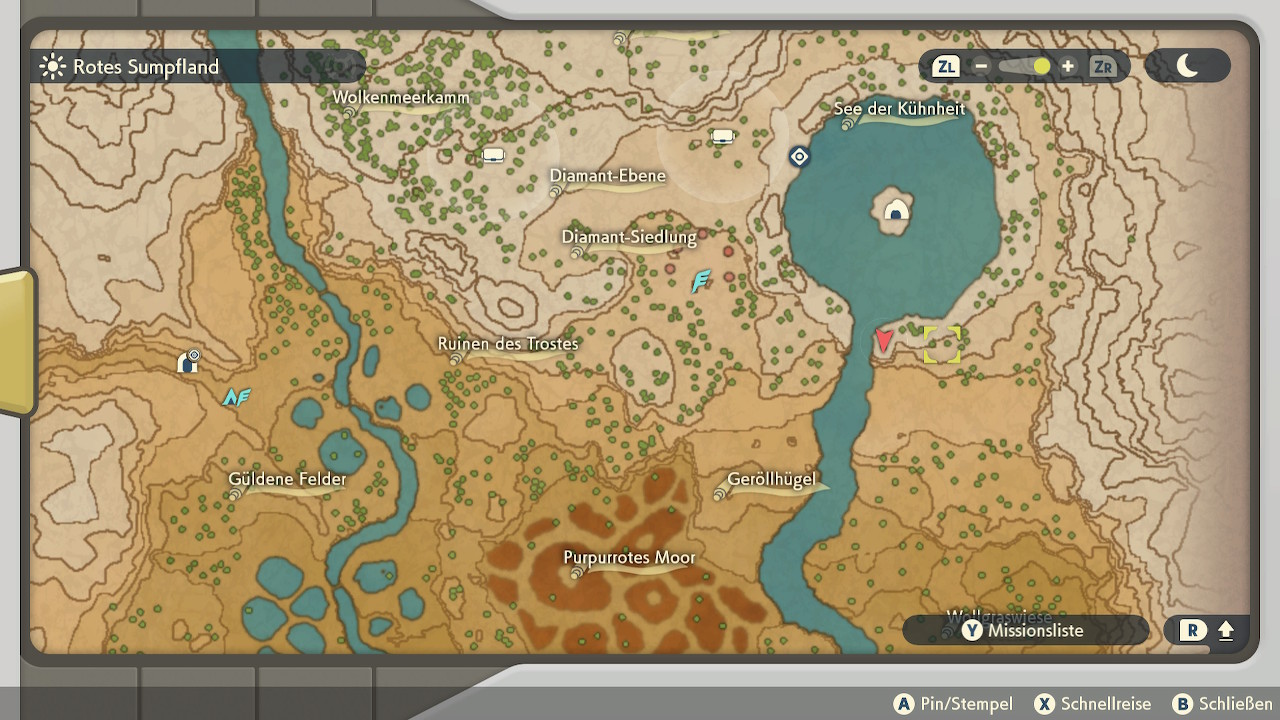The height and width of the screenshot is (720, 1280).
Task: Open the yellow side tab at the left edge
Action: tap(16, 340)
